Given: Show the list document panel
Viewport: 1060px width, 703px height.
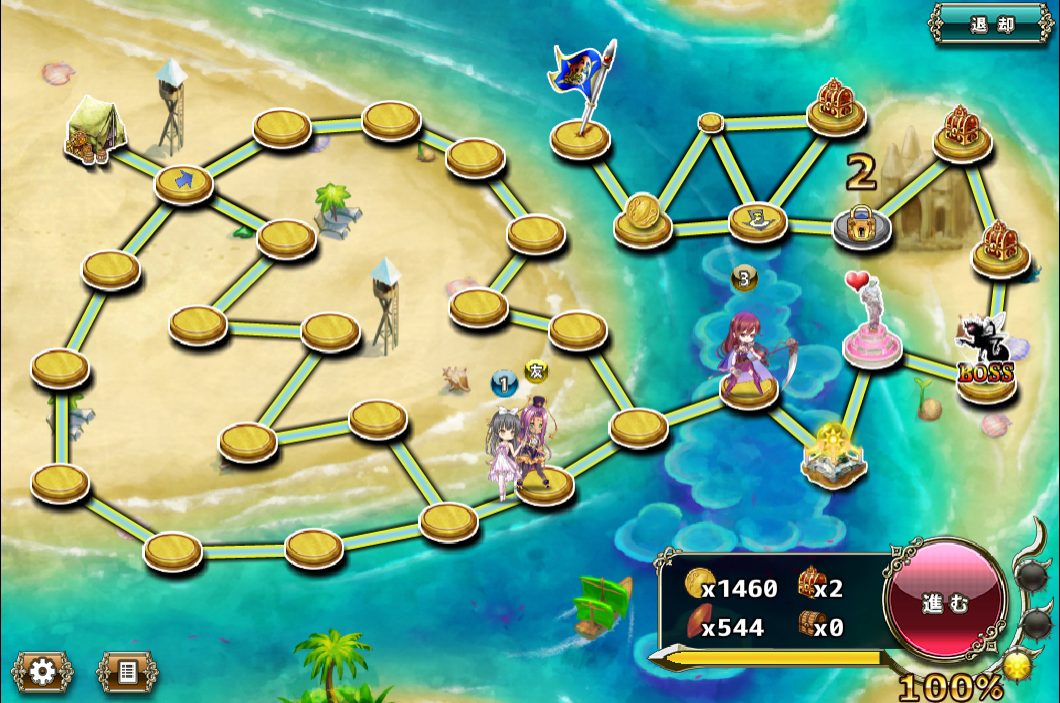Looking at the screenshot, I should click(127, 672).
